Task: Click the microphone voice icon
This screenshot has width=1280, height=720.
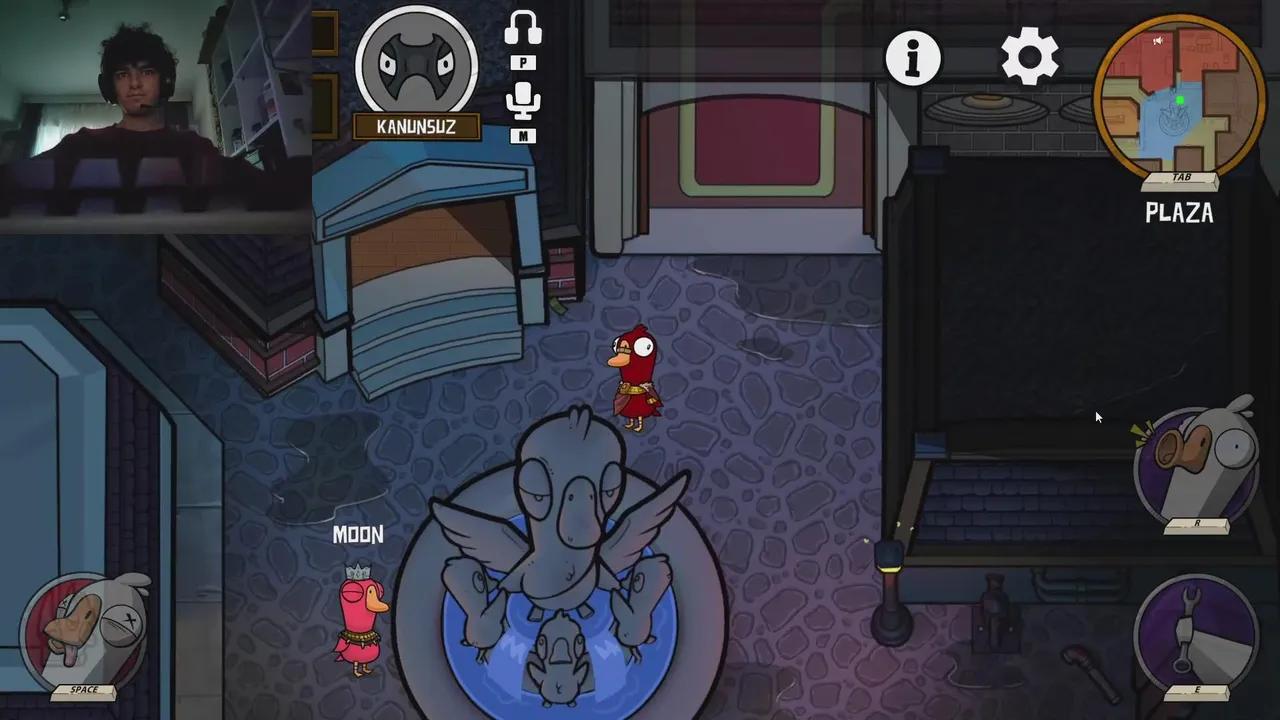Action: (x=524, y=100)
